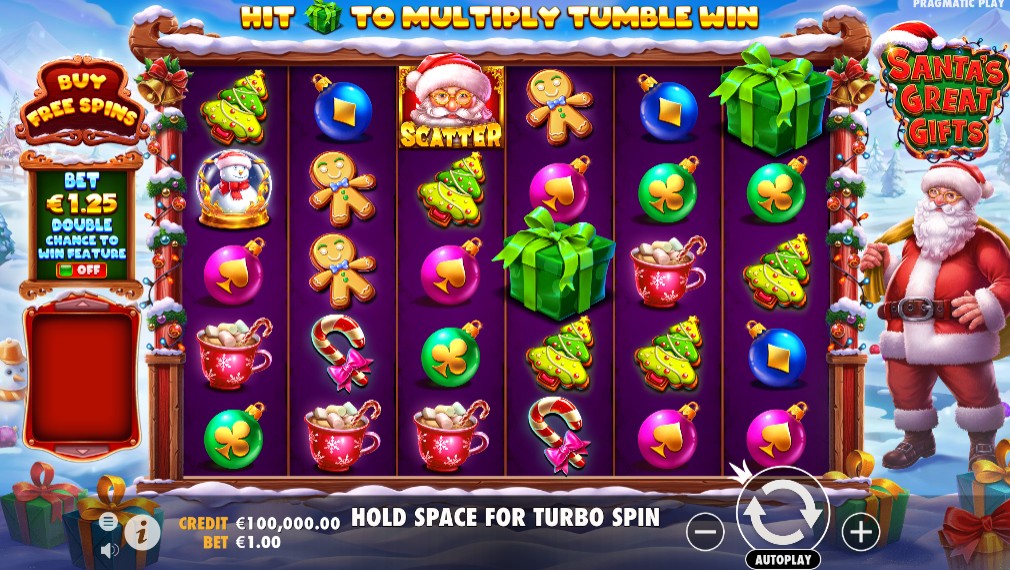
Task: Open the Autoplay options
Action: [783, 560]
